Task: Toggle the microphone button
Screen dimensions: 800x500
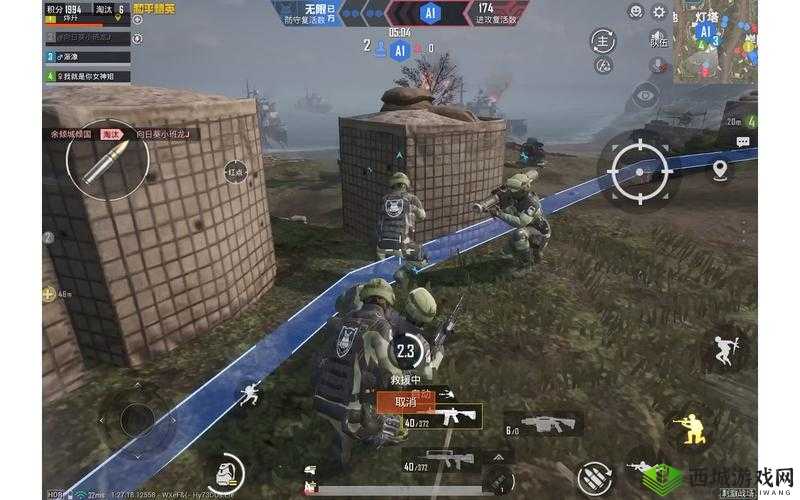Action: click(659, 66)
